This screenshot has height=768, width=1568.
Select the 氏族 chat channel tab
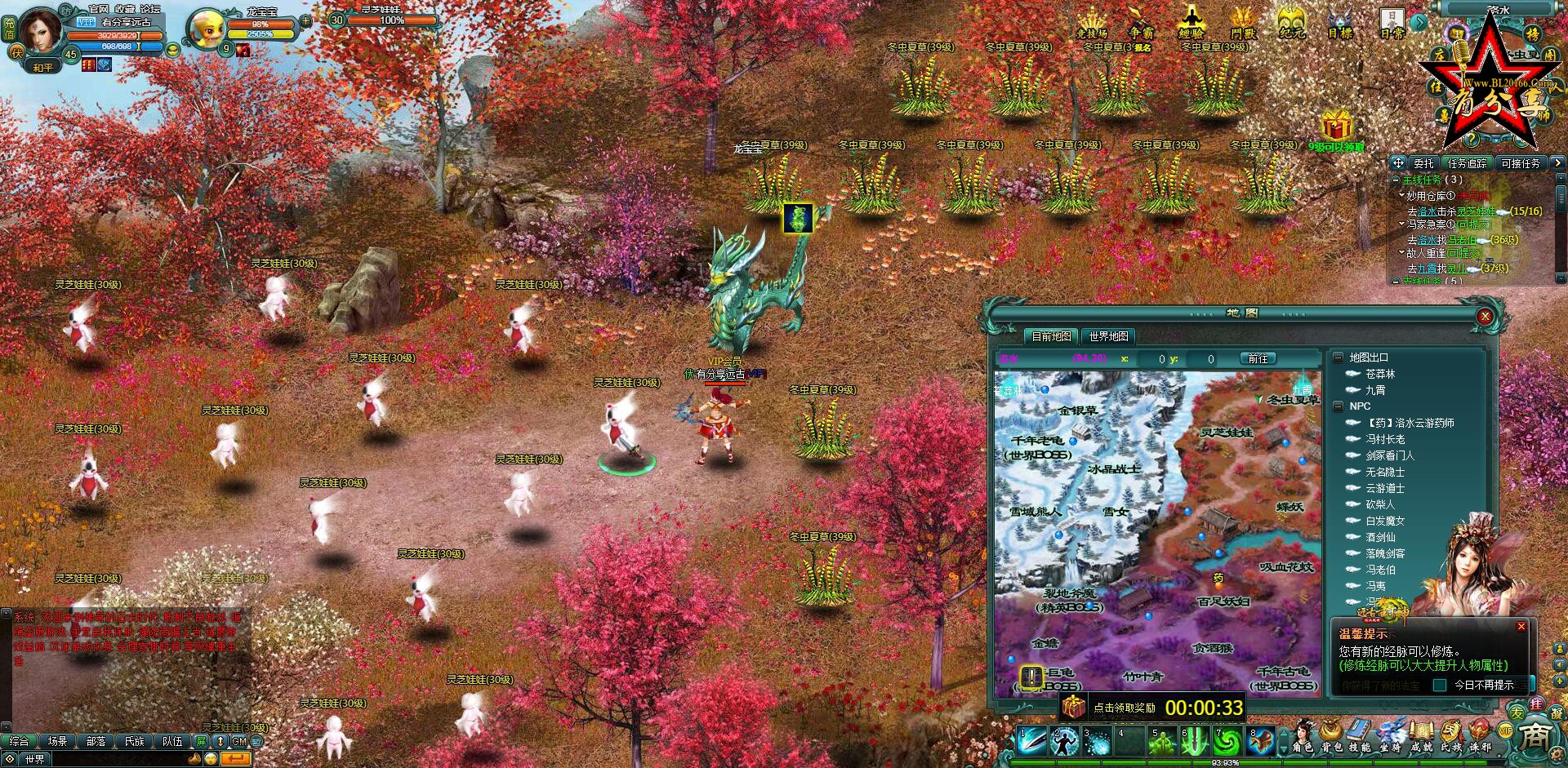134,741
